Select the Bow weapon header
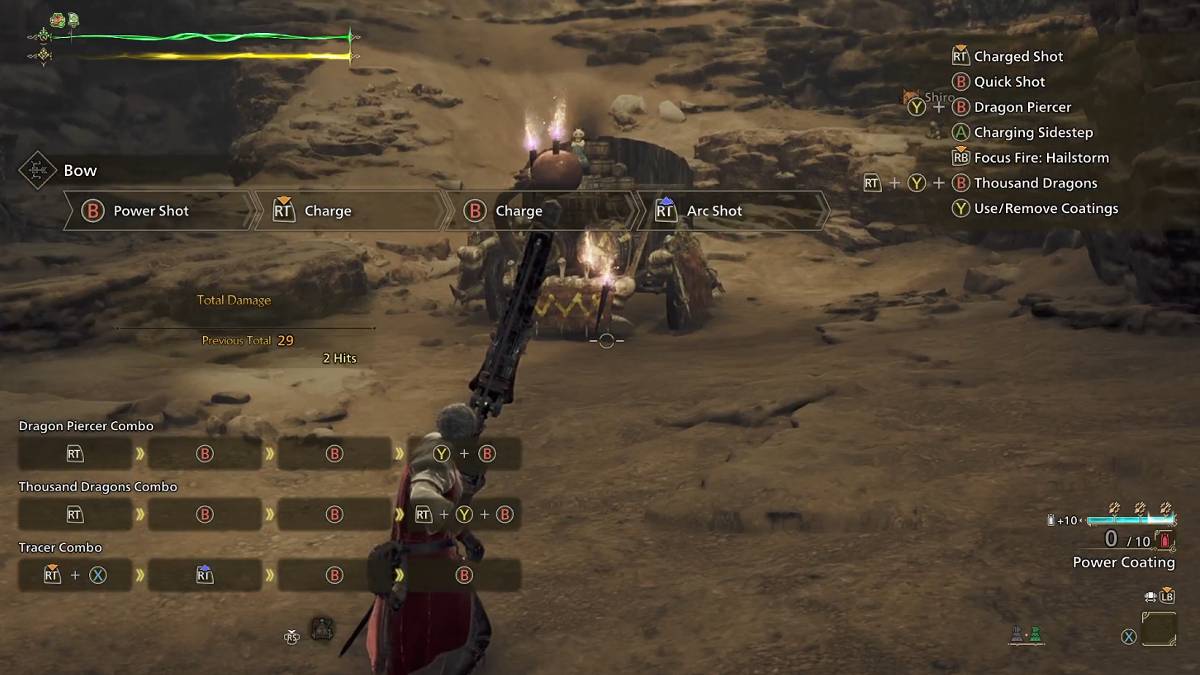This screenshot has height=675, width=1200. click(80, 171)
